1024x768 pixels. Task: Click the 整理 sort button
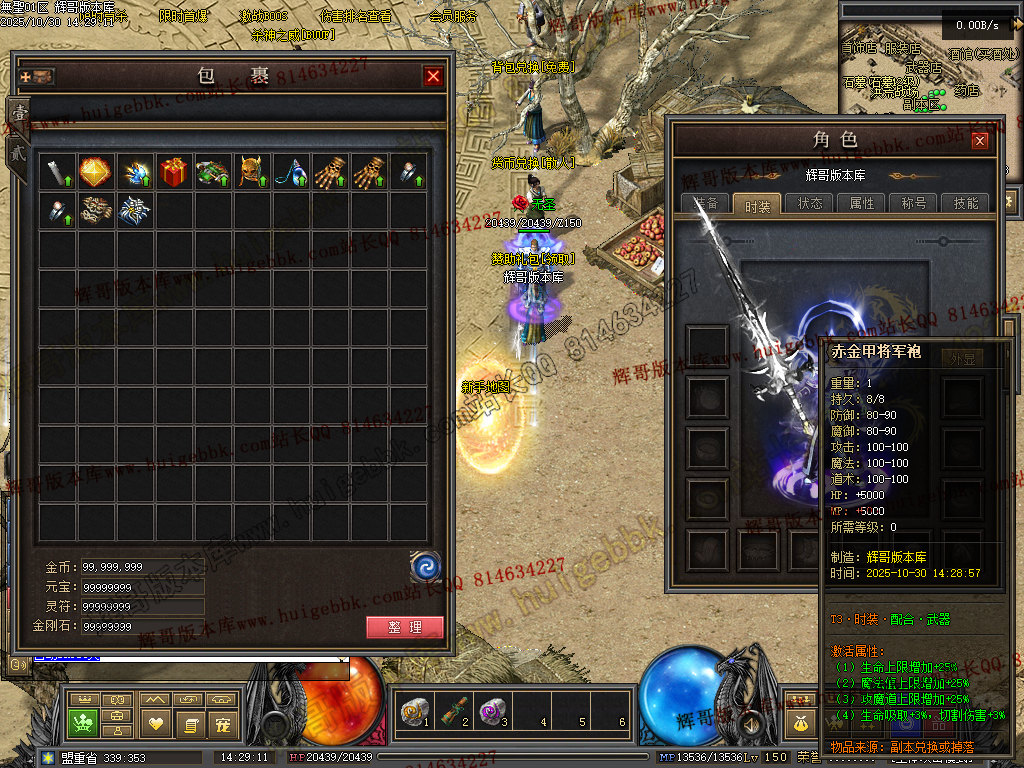pos(404,627)
